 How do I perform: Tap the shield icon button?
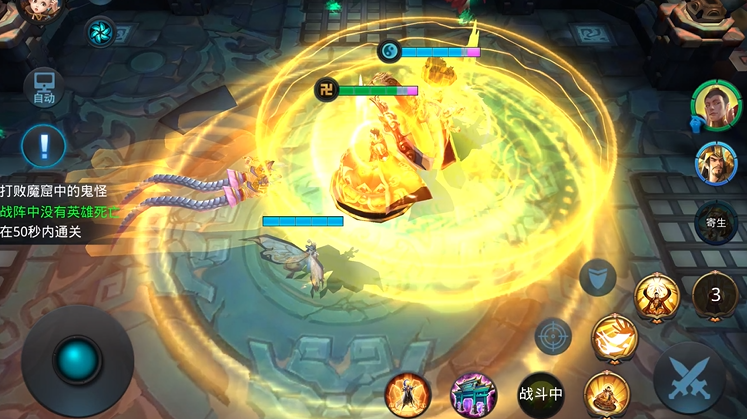(598, 276)
